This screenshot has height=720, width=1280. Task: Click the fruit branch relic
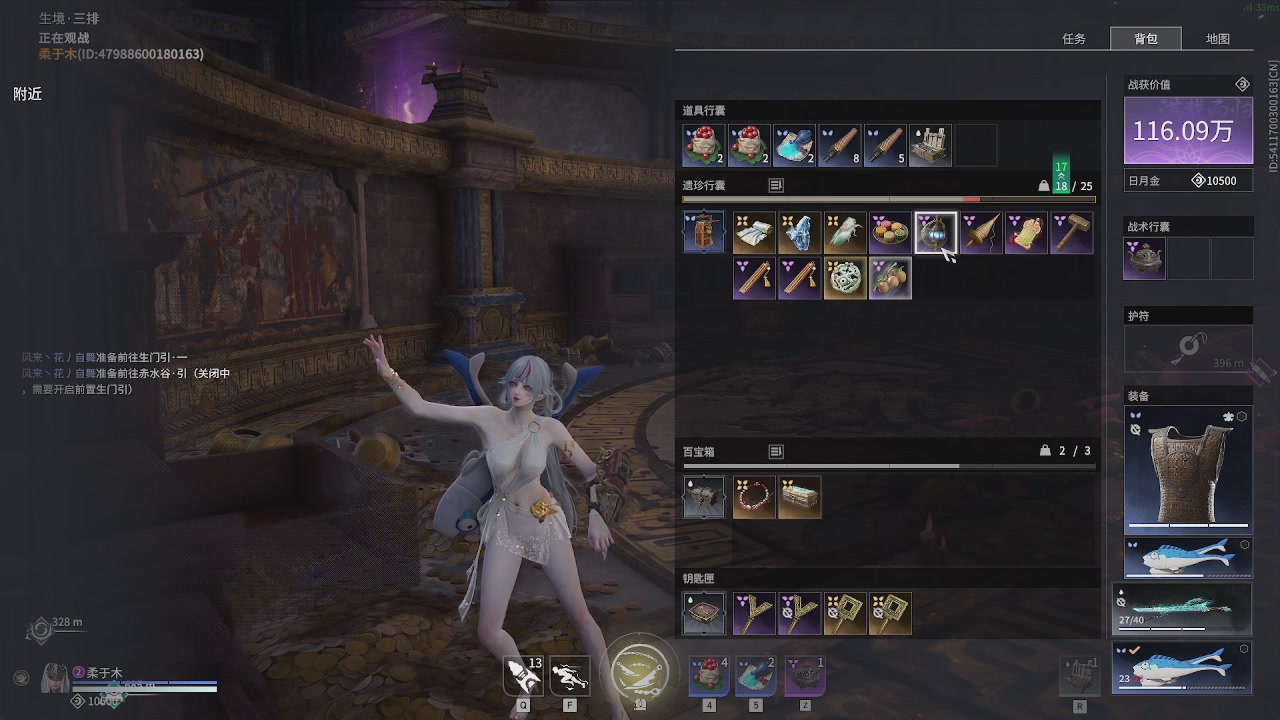[889, 279]
